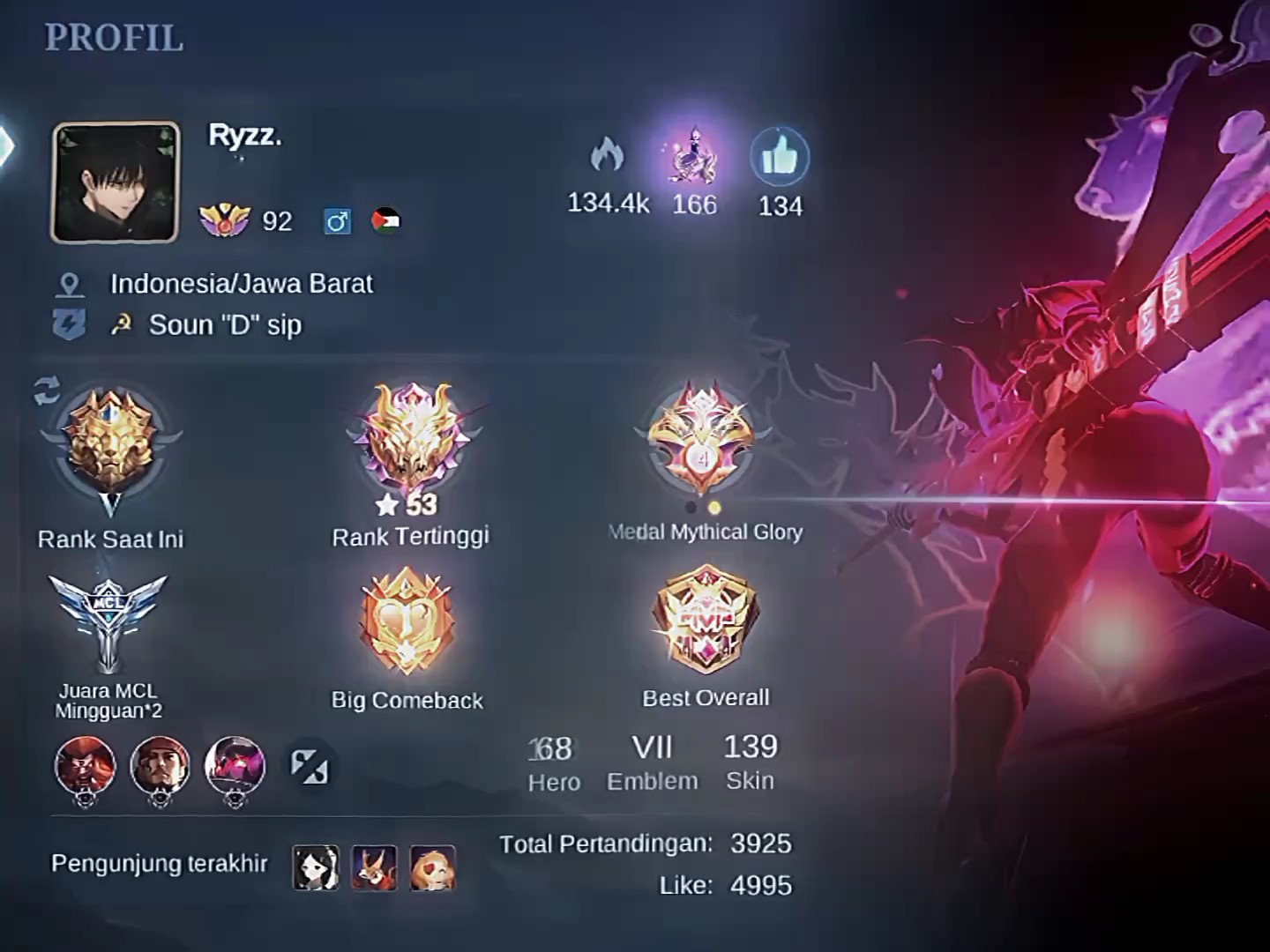The image size is (1270, 952).
Task: Open the Big Comeback achievement
Action: coord(407,621)
